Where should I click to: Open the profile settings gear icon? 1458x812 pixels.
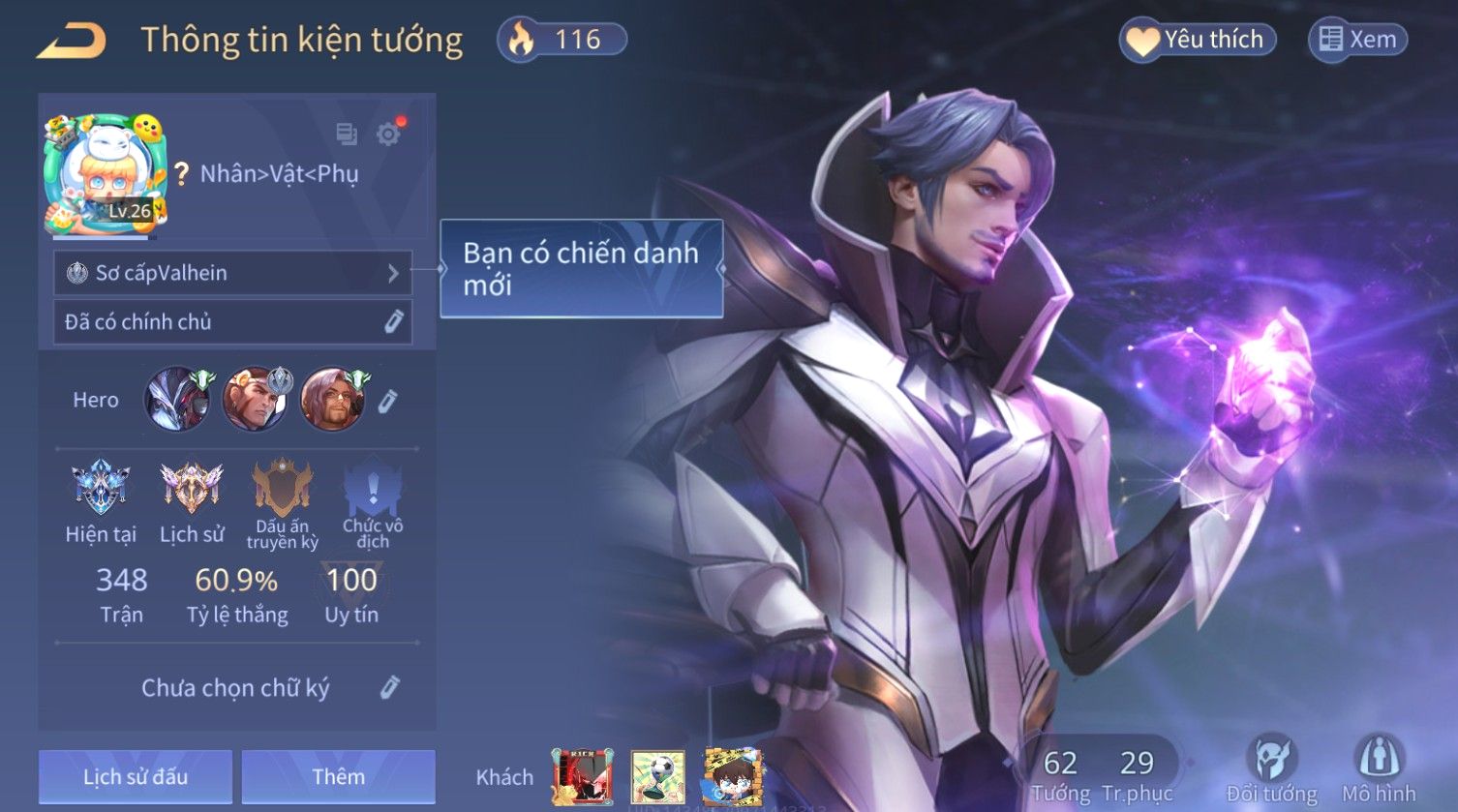pos(388,134)
